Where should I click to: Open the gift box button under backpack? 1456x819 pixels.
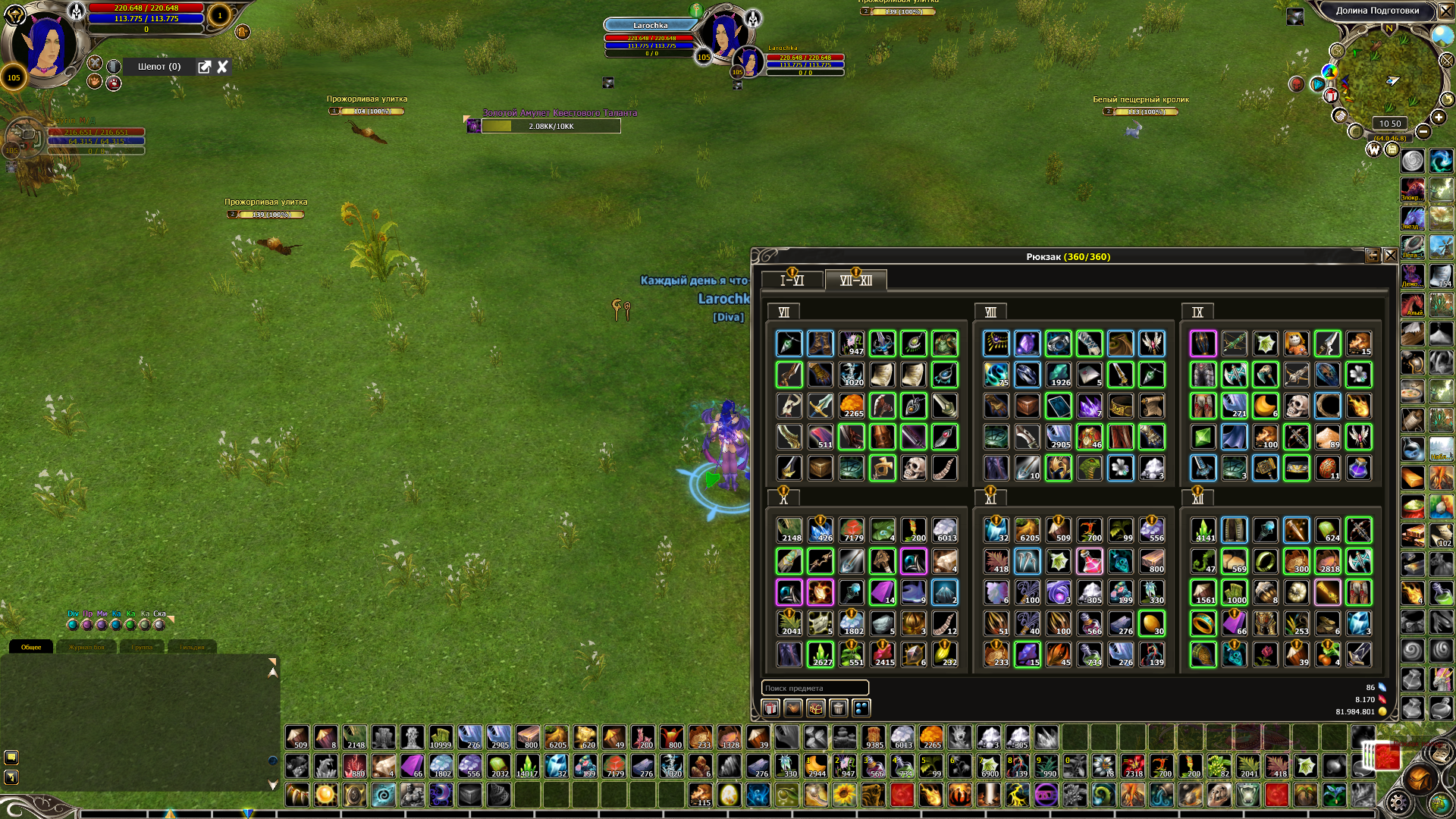(770, 708)
